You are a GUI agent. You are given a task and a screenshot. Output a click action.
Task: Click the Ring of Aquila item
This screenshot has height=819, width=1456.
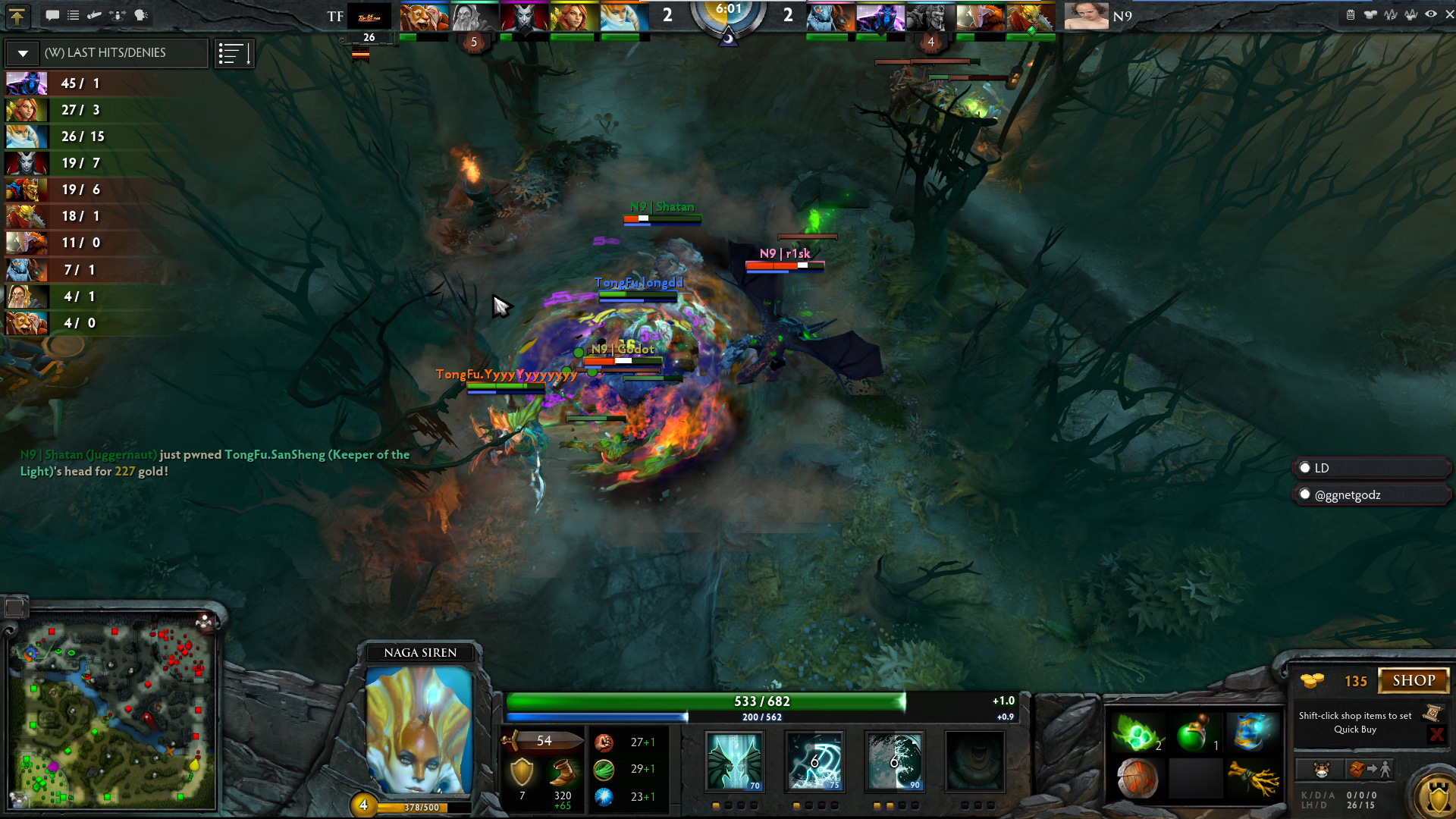[x=1253, y=733]
